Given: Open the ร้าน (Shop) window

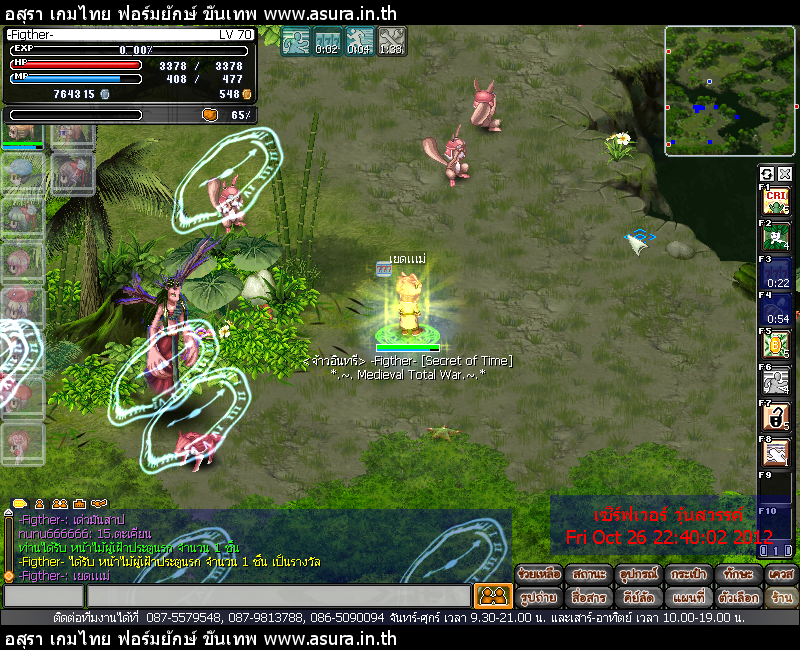Looking at the screenshot, I should (780, 597).
